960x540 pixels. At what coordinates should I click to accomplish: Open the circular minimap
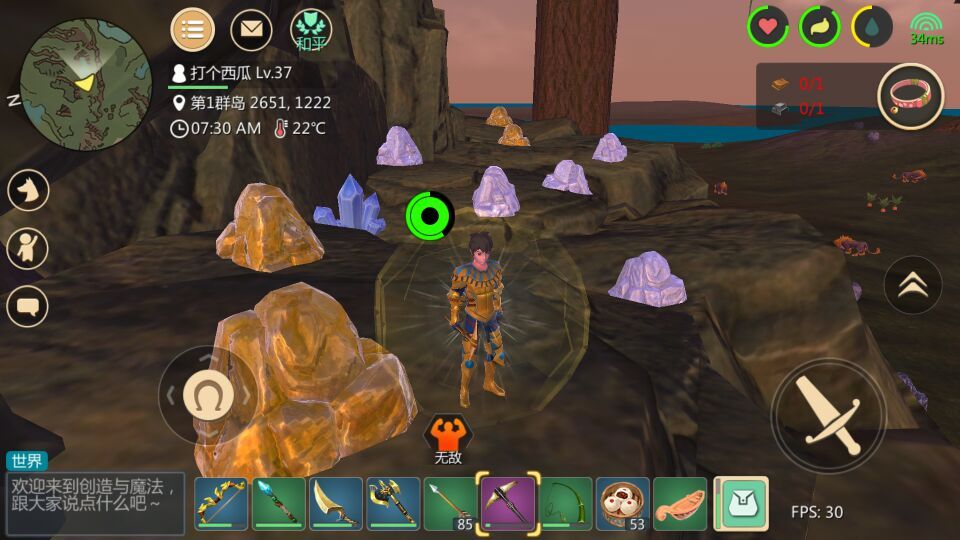(85, 83)
